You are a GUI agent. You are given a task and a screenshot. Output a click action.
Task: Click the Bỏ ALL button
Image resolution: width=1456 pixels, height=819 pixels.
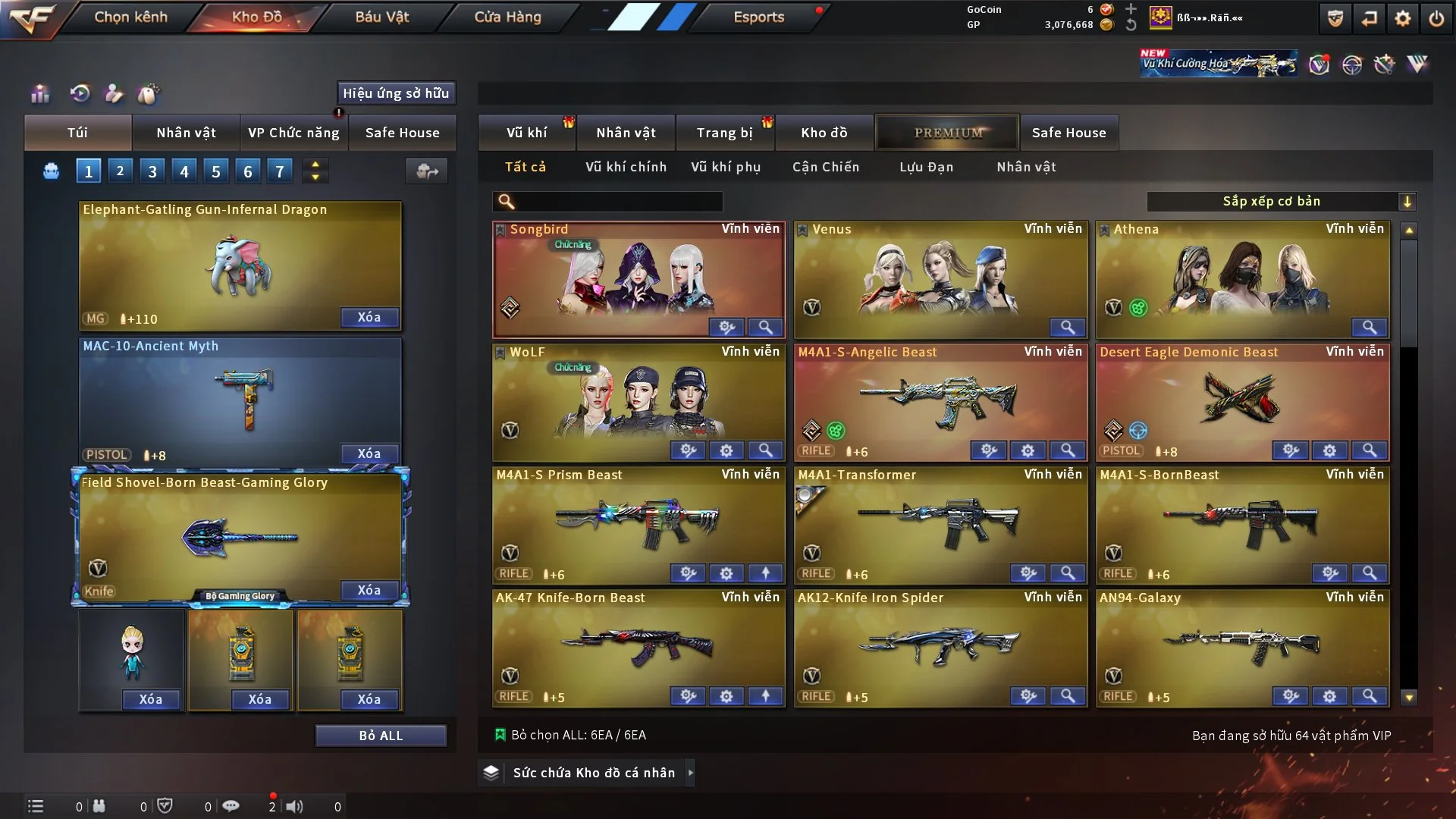381,736
